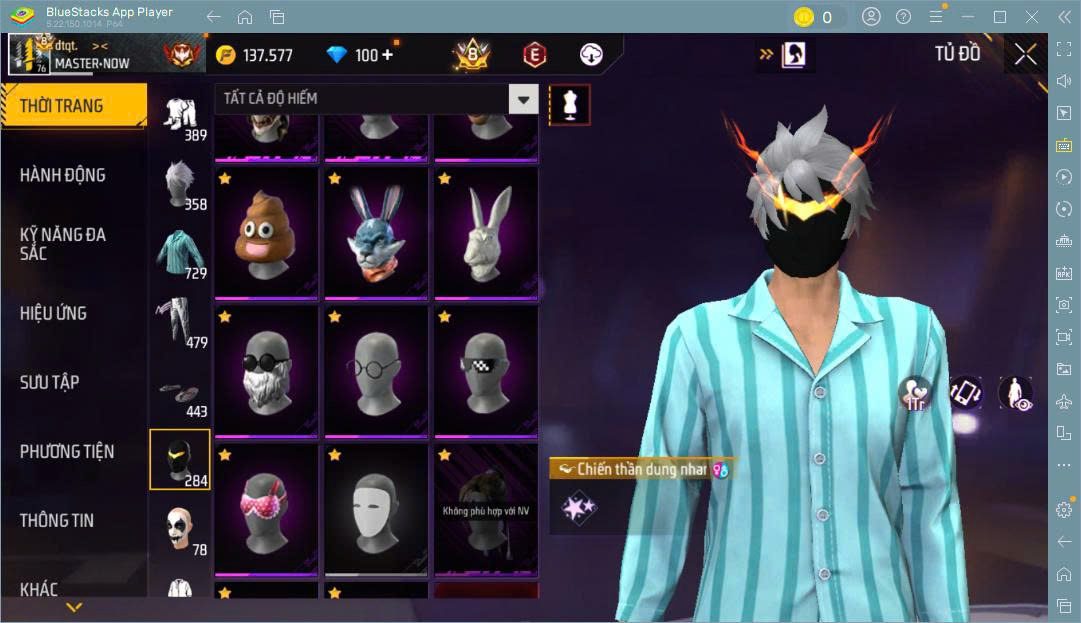Open the striped pajama top category
Viewport: 1081px width, 623px height.
pos(180,253)
